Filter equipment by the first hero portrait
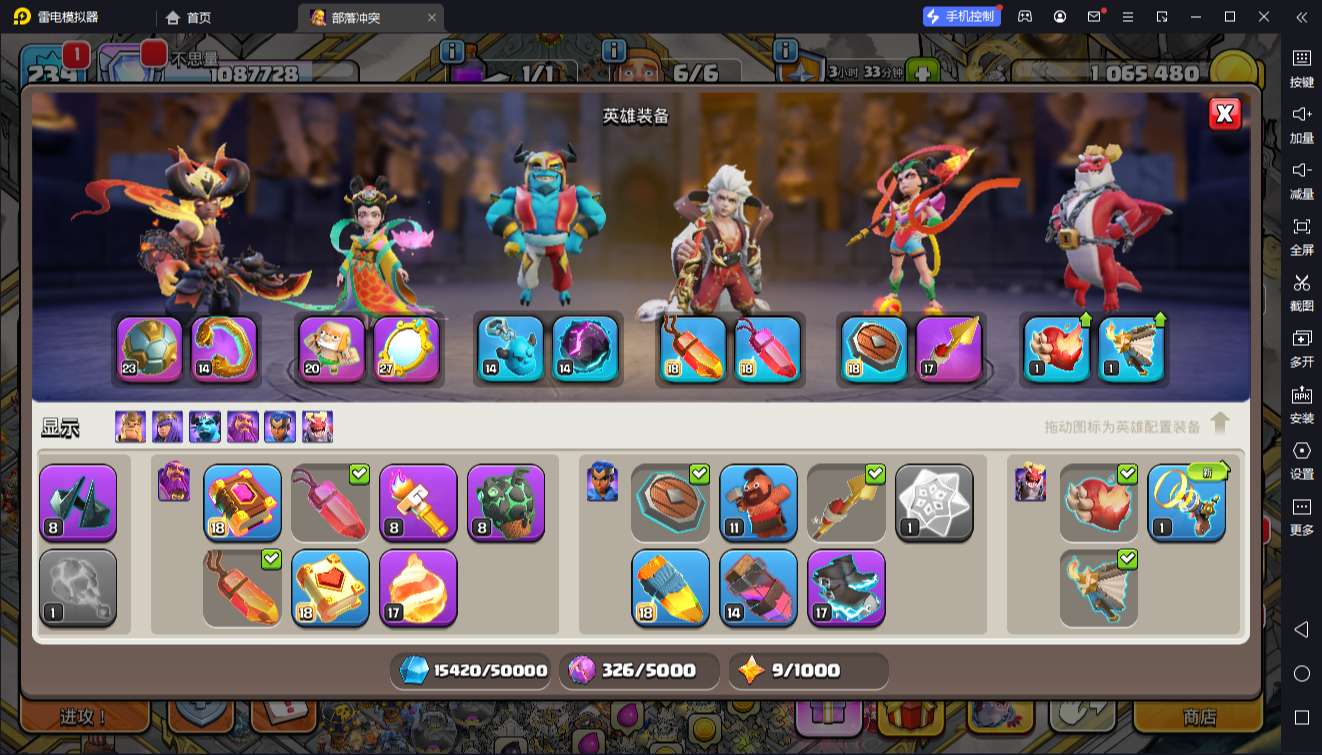Viewport: 1322px width, 755px height. (x=130, y=427)
